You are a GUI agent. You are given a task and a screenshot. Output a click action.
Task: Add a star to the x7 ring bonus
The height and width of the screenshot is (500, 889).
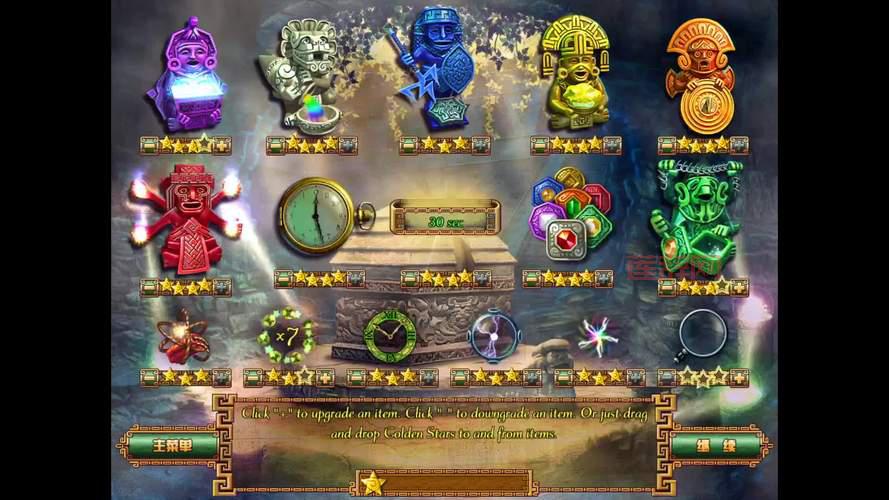point(325,377)
